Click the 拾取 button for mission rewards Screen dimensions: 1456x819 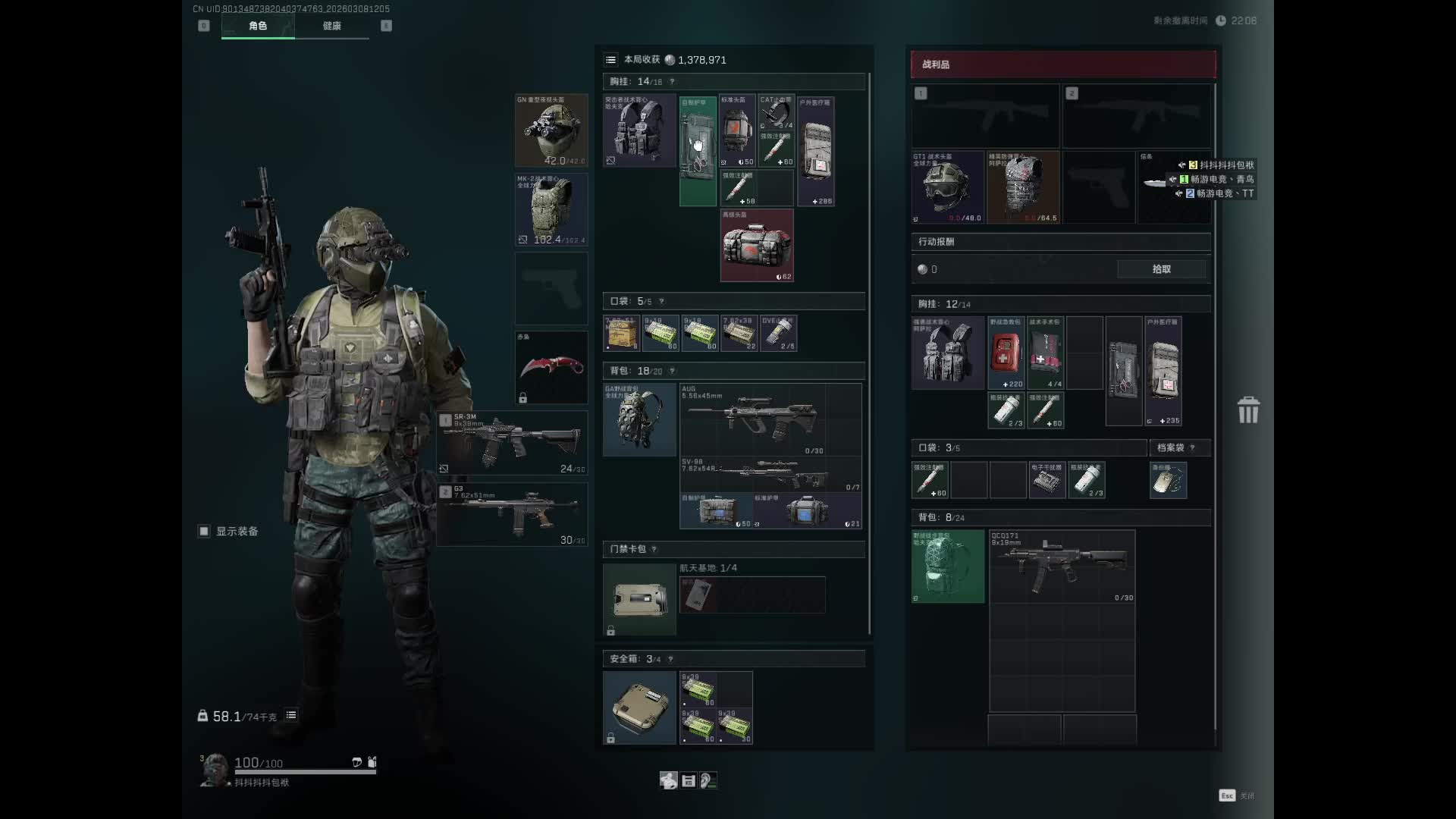tap(1161, 269)
